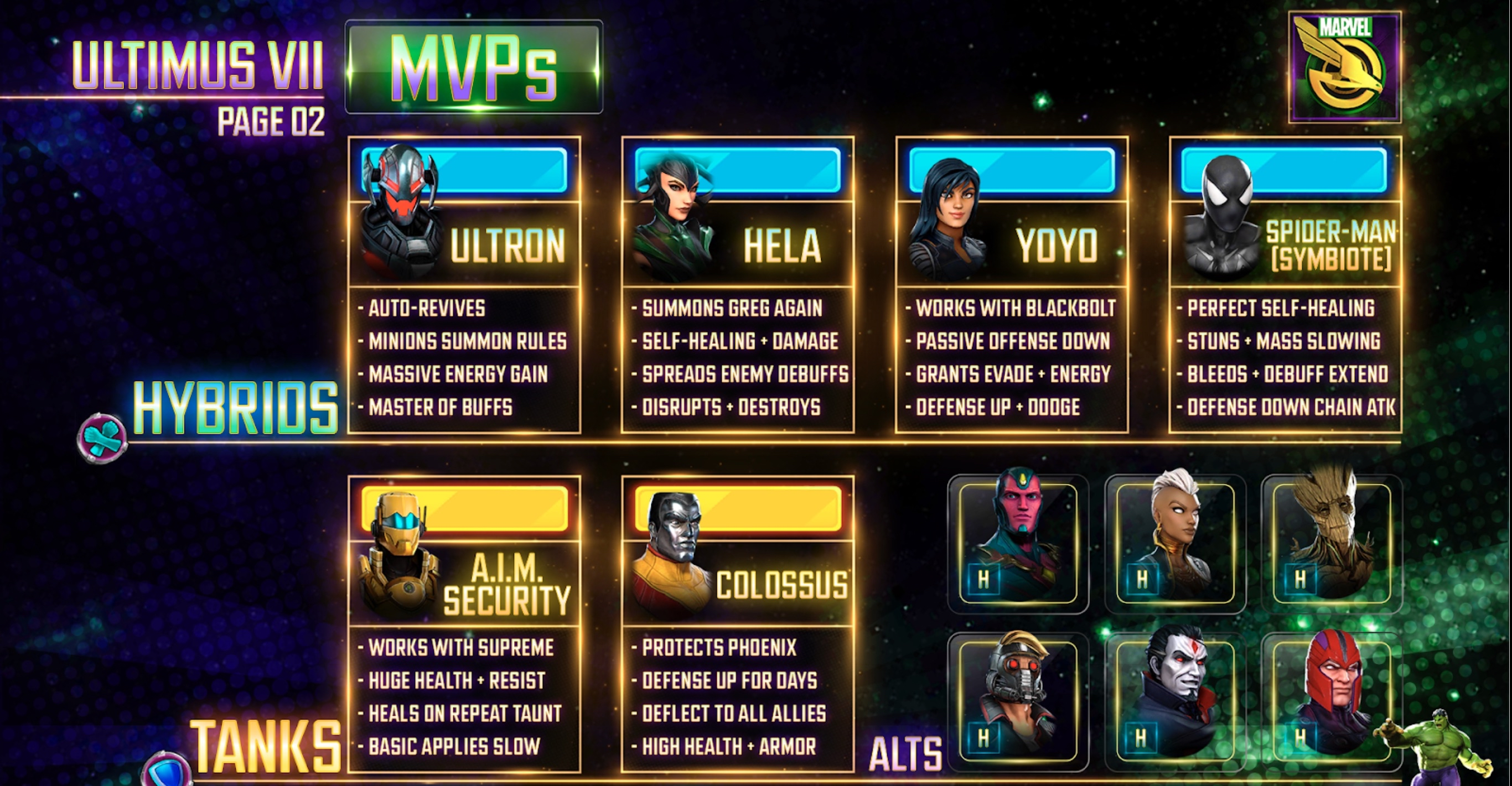Choose the Vision alt portrait
Image resolution: width=1512 pixels, height=786 pixels.
(x=1018, y=543)
